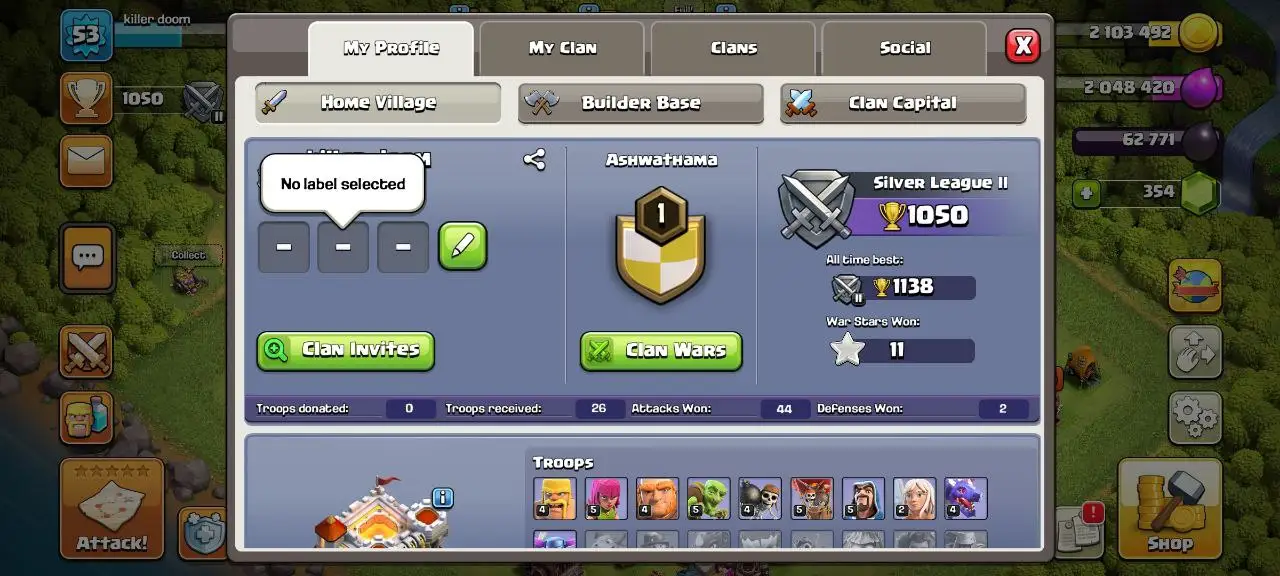
Task: Edit player labels with the pencil button
Action: click(x=462, y=246)
